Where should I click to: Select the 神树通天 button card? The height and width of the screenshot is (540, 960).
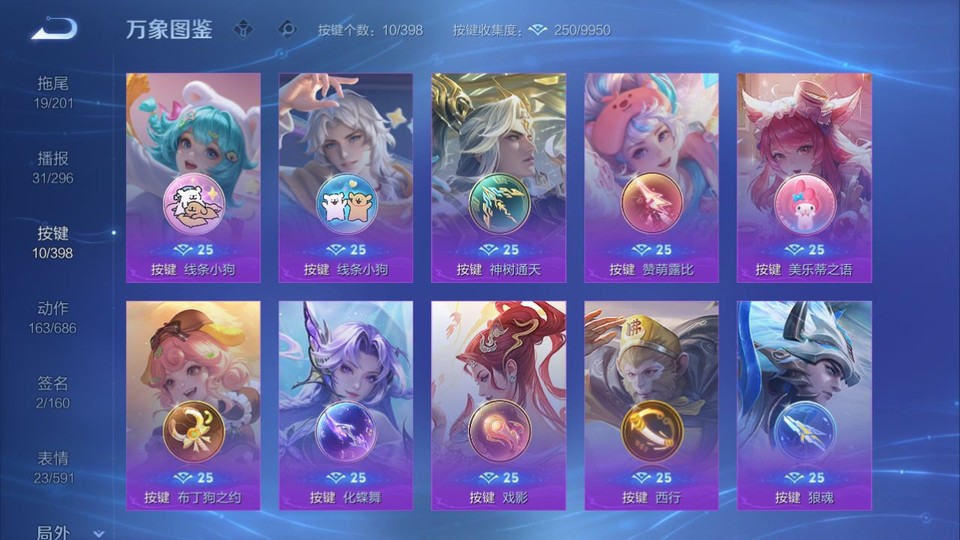(x=499, y=177)
